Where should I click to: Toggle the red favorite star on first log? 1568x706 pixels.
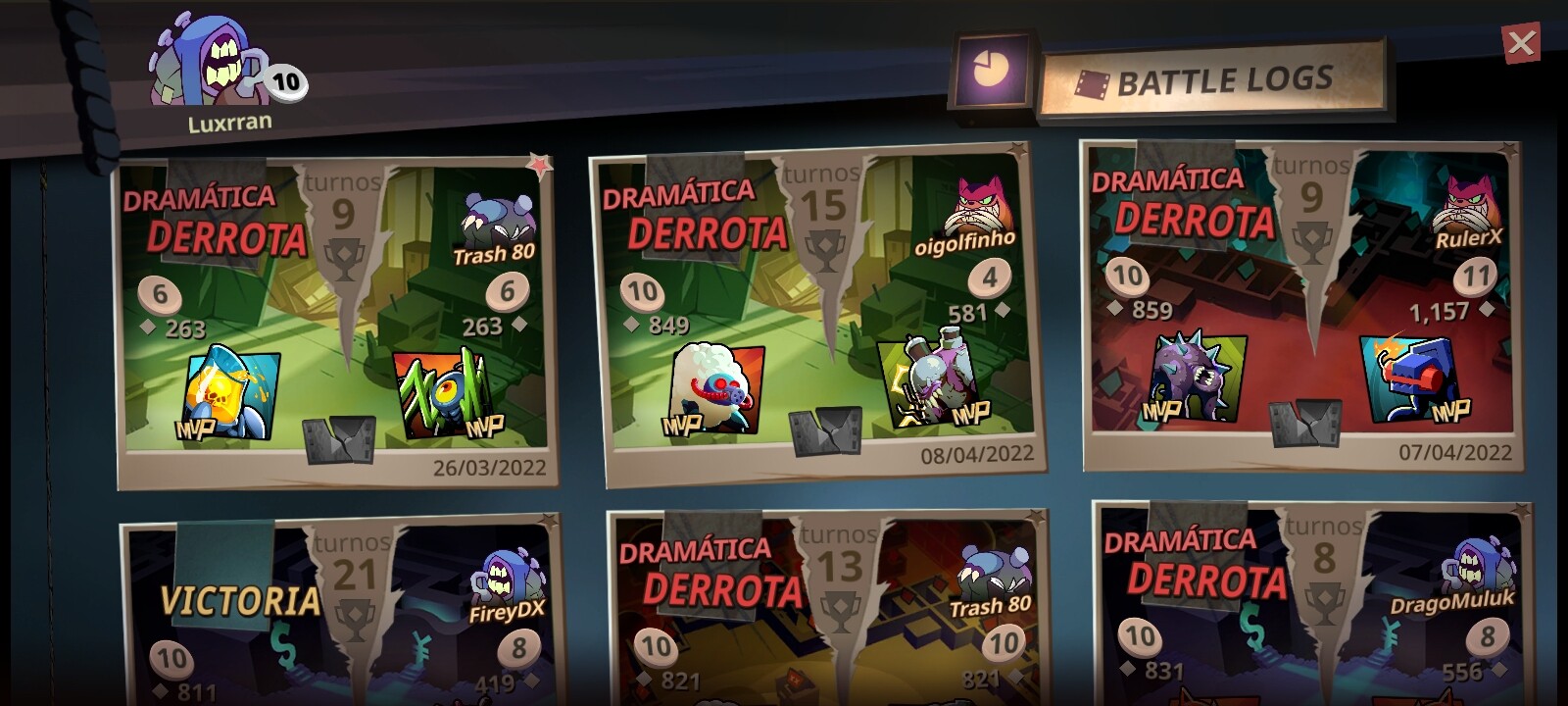tap(538, 165)
